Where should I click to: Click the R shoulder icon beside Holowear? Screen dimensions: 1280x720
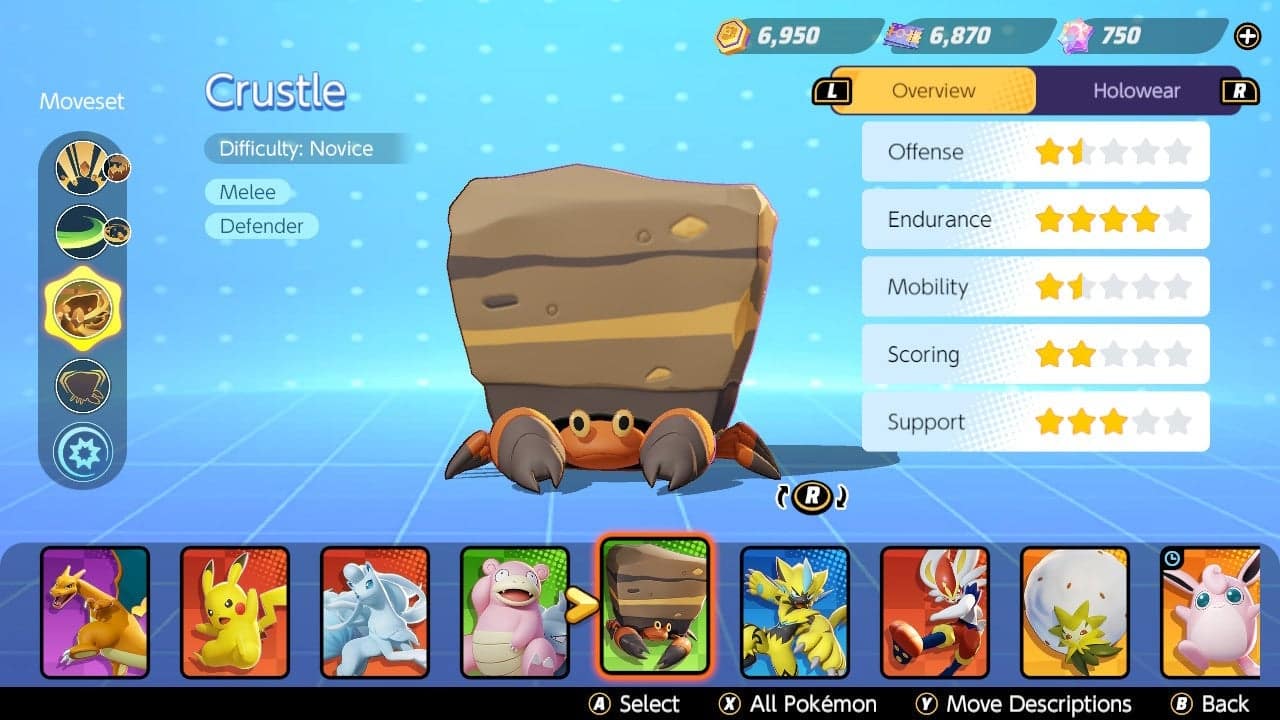(1239, 90)
